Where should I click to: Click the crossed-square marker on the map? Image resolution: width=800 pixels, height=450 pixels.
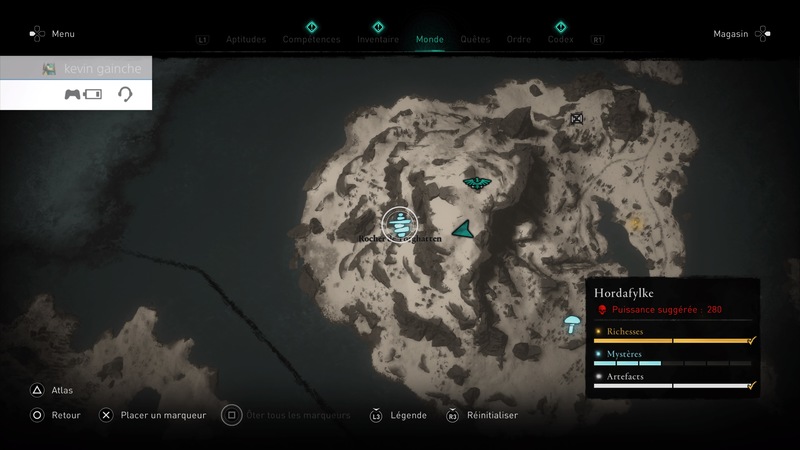point(576,119)
